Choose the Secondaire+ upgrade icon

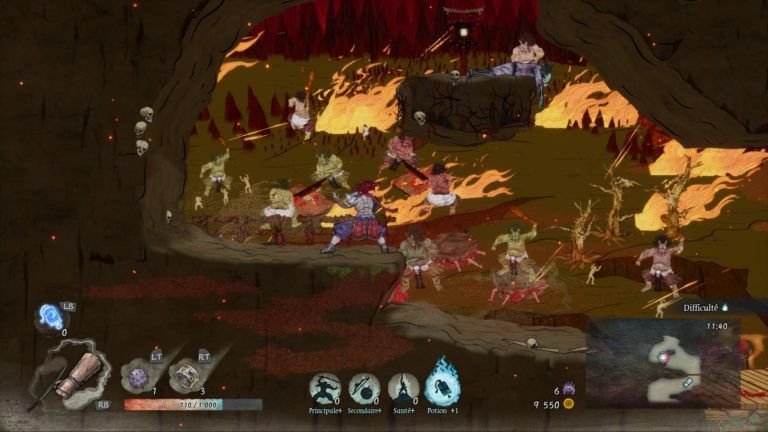(x=363, y=388)
